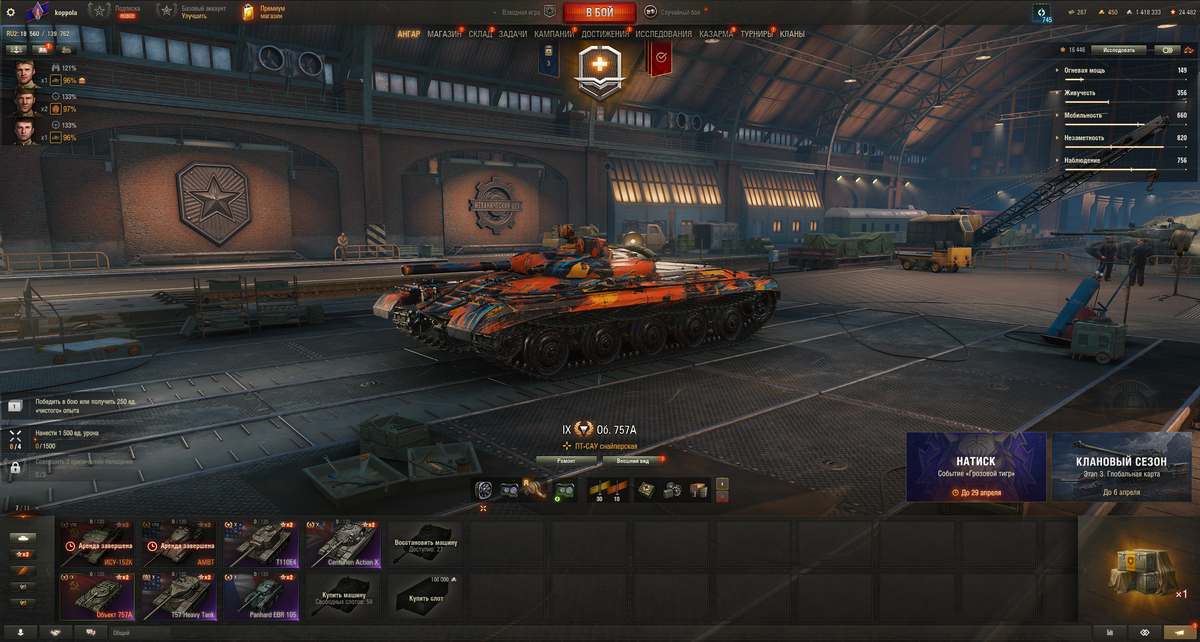Open the МАГАЗИН shop tab
1200x642 pixels.
[x=444, y=34]
